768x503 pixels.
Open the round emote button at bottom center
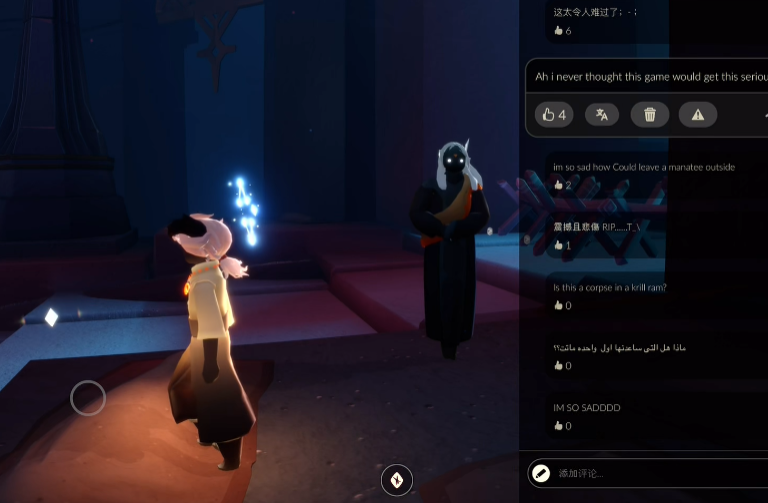[x=397, y=480]
